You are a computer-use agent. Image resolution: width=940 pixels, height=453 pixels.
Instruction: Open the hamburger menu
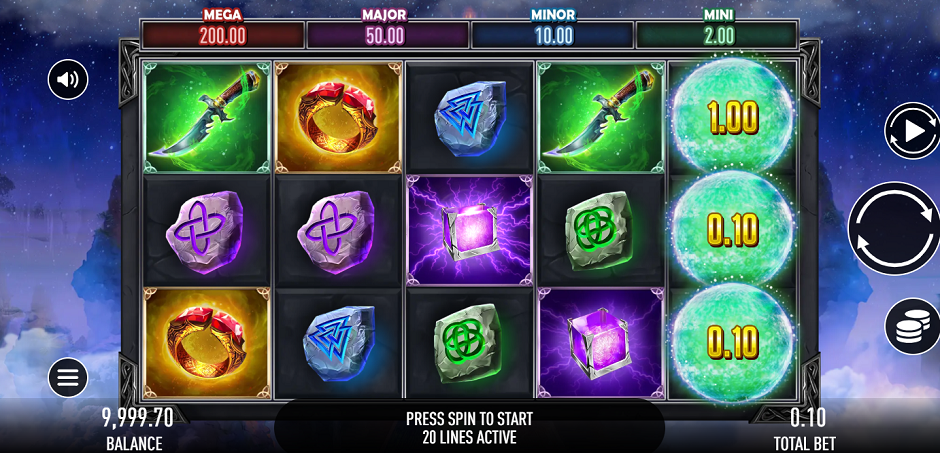point(68,377)
